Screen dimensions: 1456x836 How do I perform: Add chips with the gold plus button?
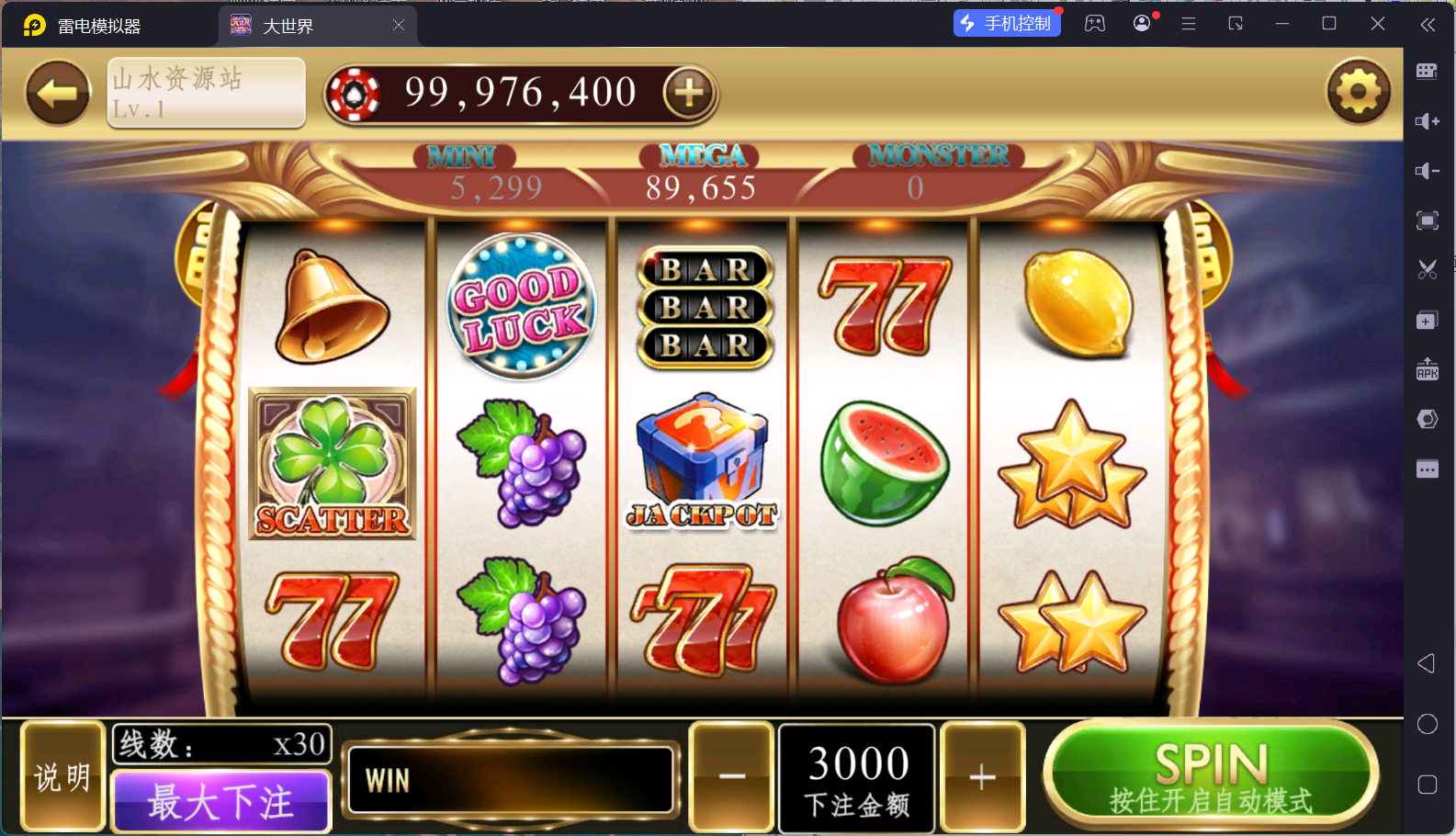coord(689,93)
